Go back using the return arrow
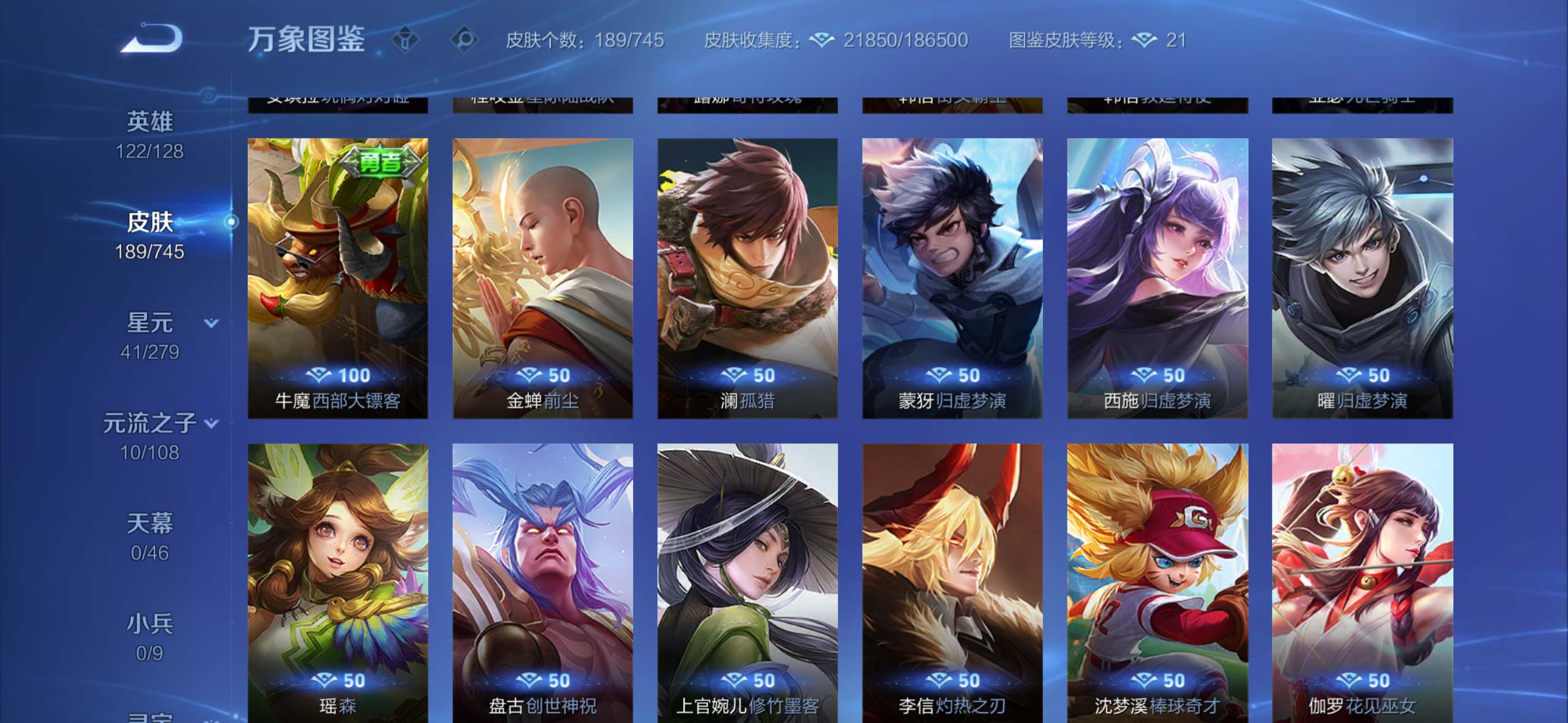 click(152, 39)
